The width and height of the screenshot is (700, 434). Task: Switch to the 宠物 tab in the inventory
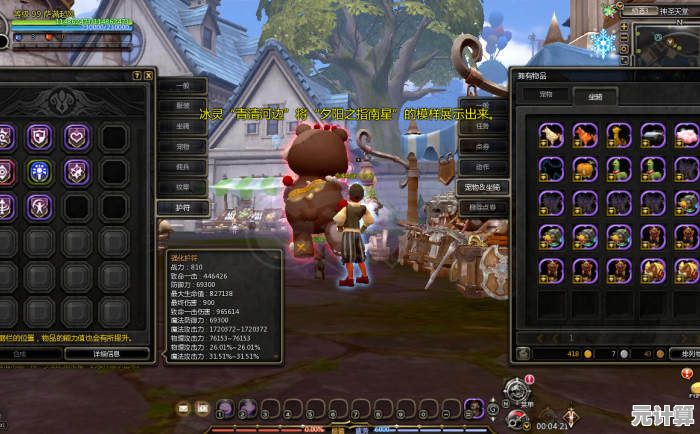546,95
